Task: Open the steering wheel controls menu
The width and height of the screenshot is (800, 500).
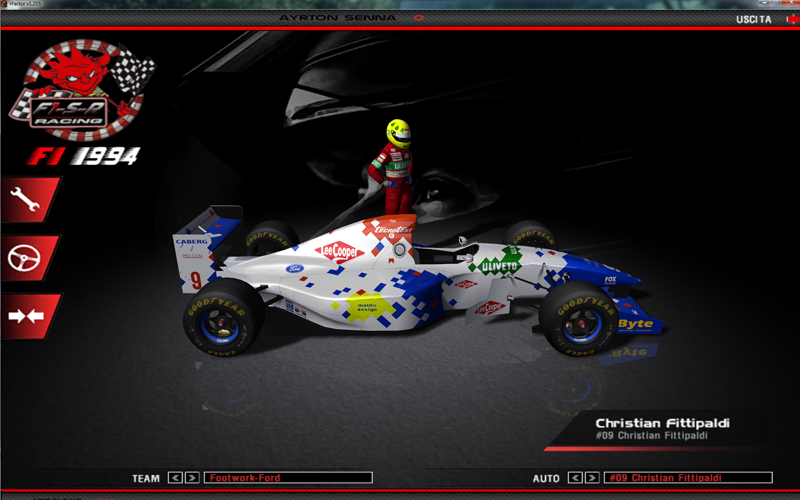Action: [x=26, y=258]
